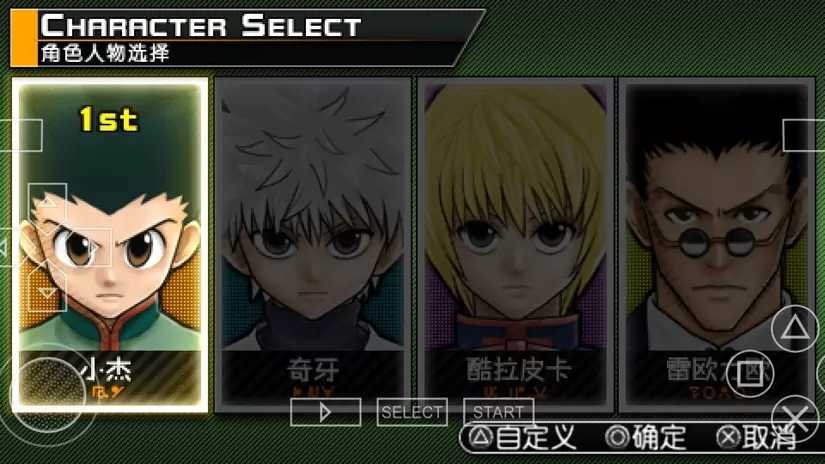Pick the Kurapika (酷拉皮卡) character card
The width and height of the screenshot is (825, 464).
click(x=515, y=245)
